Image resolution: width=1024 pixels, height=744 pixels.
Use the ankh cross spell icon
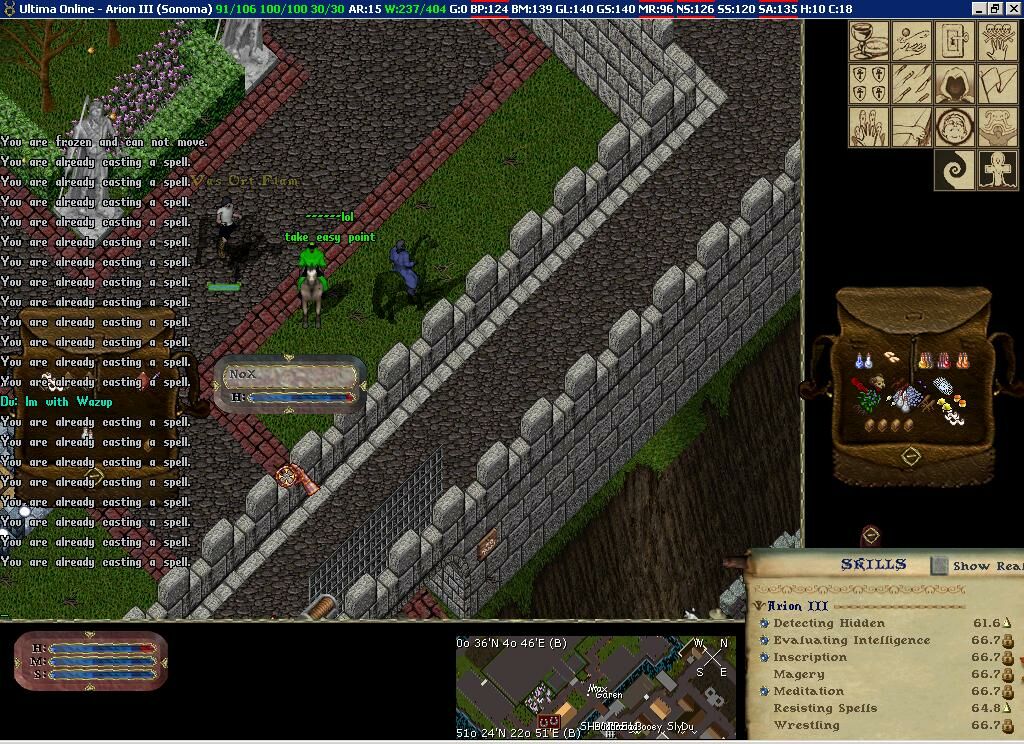click(997, 169)
